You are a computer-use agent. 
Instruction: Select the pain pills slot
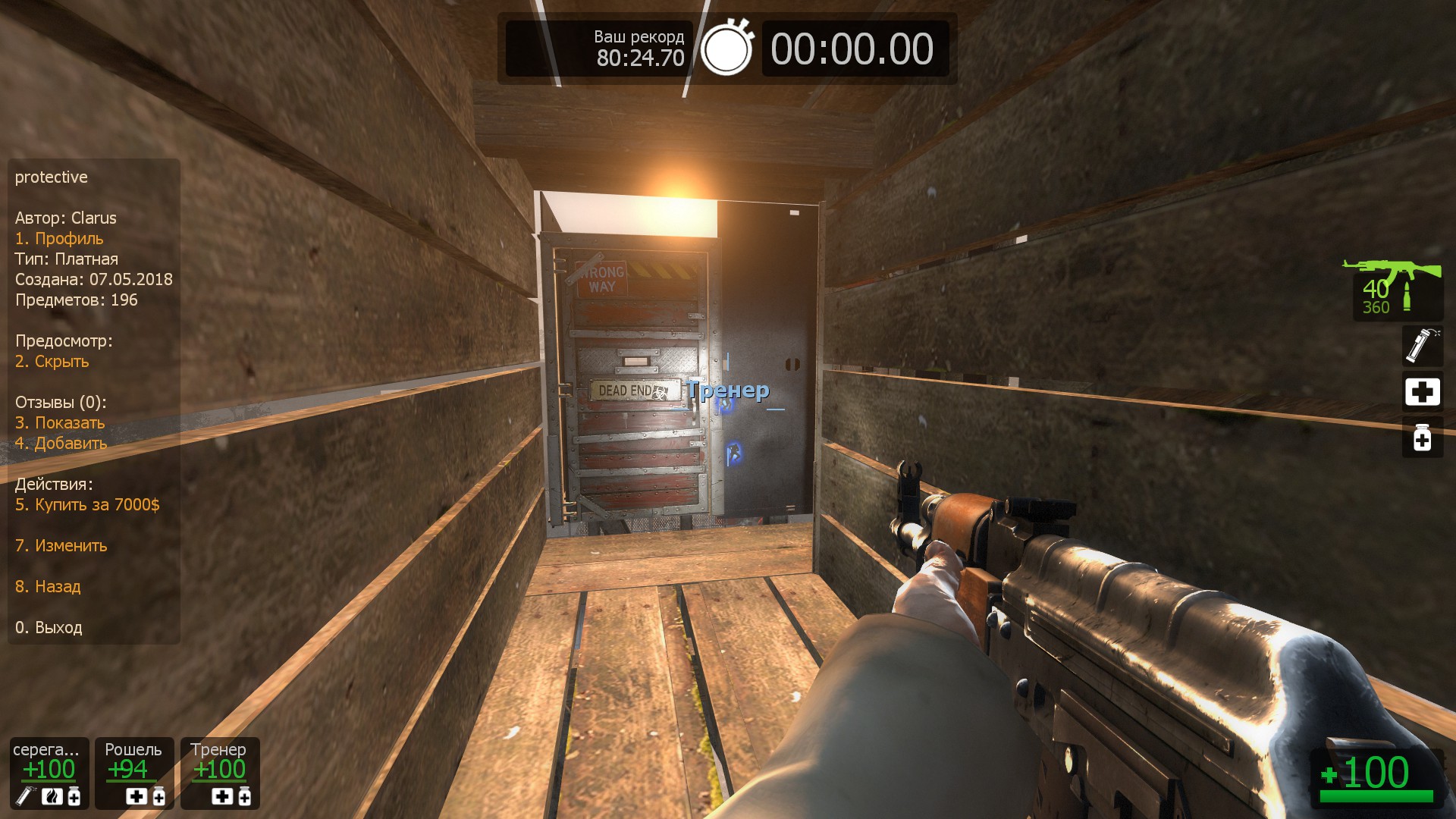pos(1422,438)
